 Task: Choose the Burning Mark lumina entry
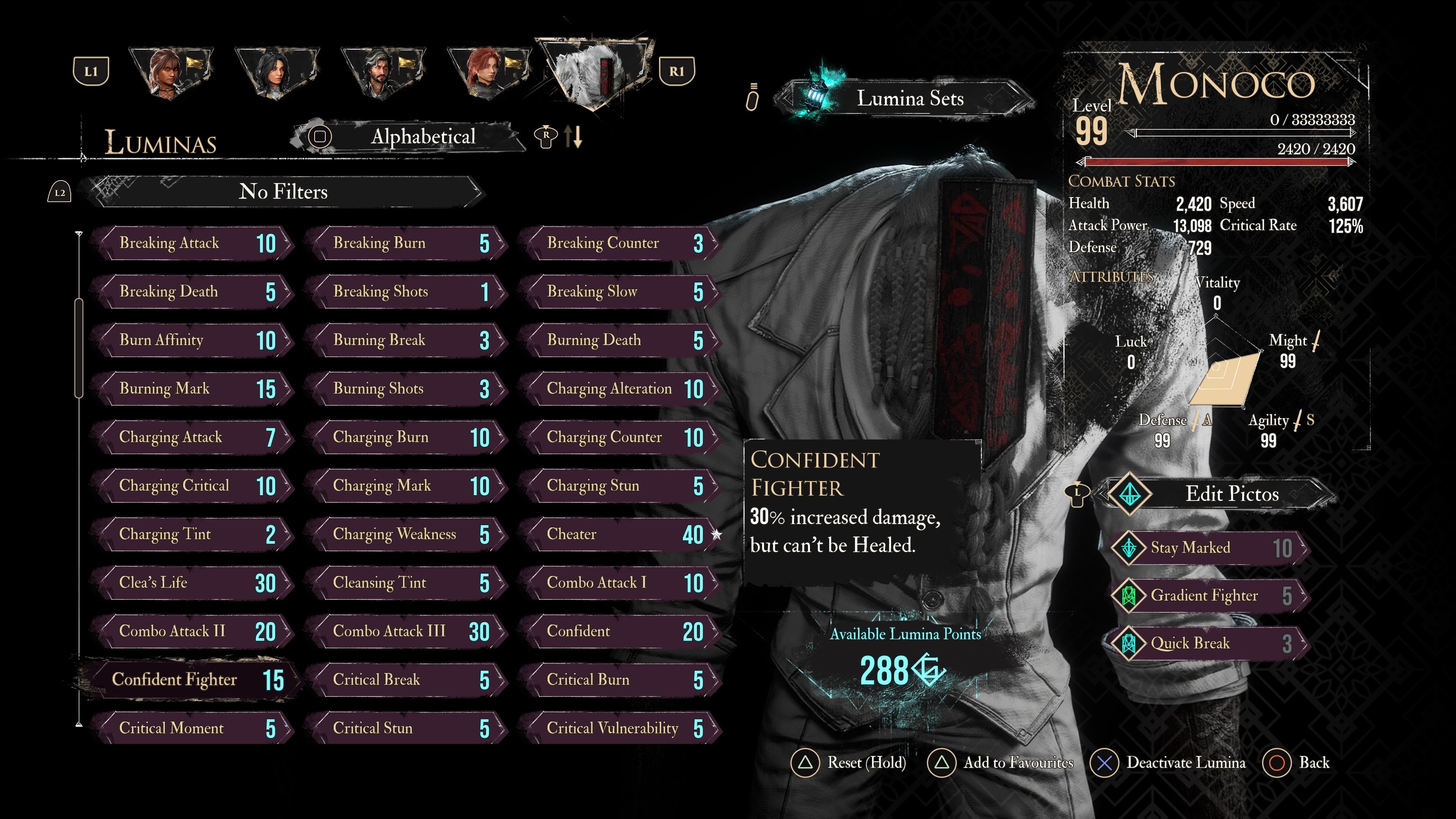pyautogui.click(x=195, y=389)
